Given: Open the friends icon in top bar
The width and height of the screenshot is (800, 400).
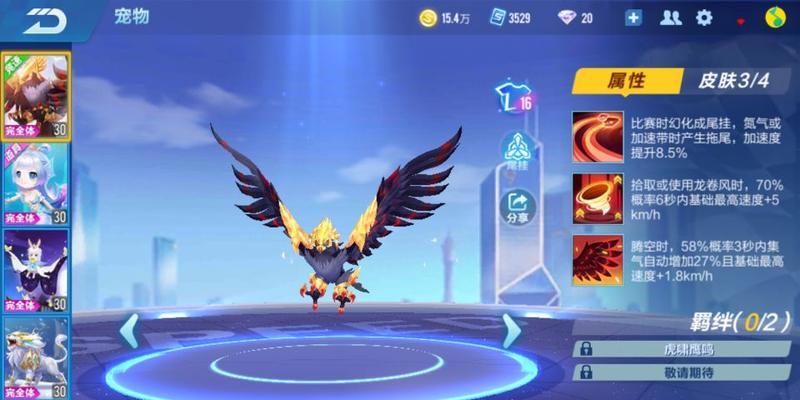Looking at the screenshot, I should pyautogui.click(x=672, y=18).
